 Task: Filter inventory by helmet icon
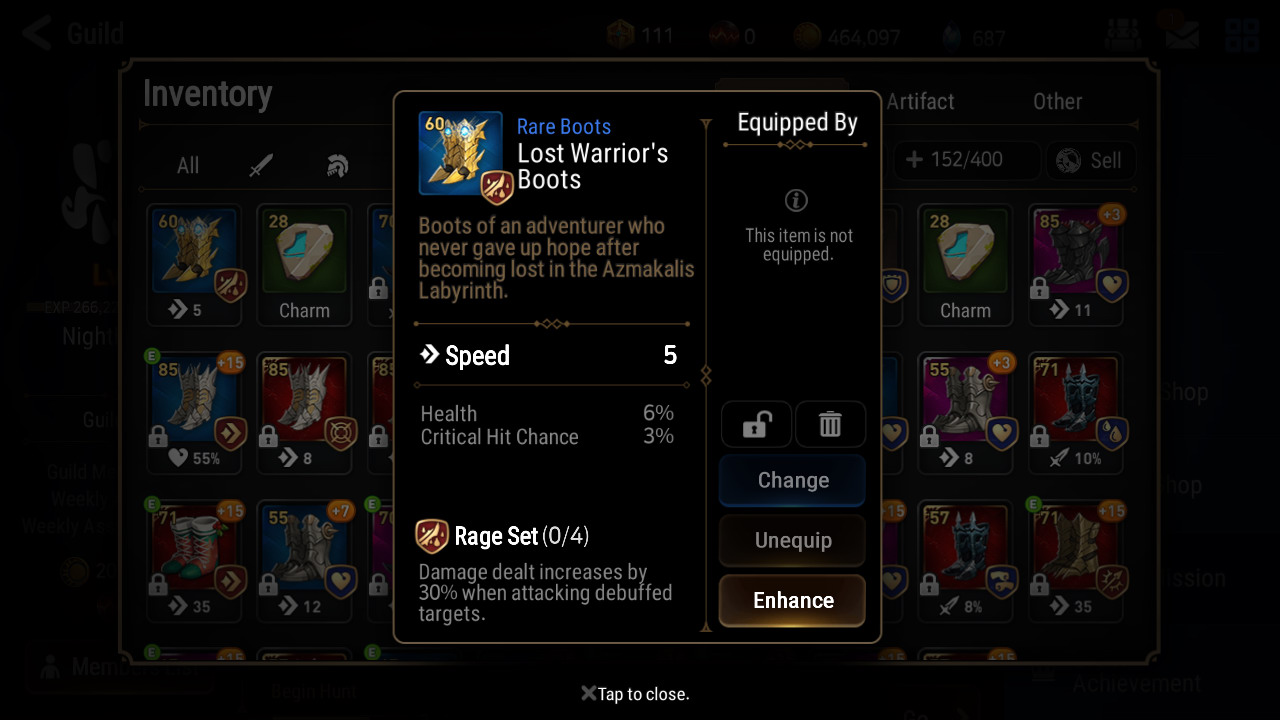(x=337, y=166)
